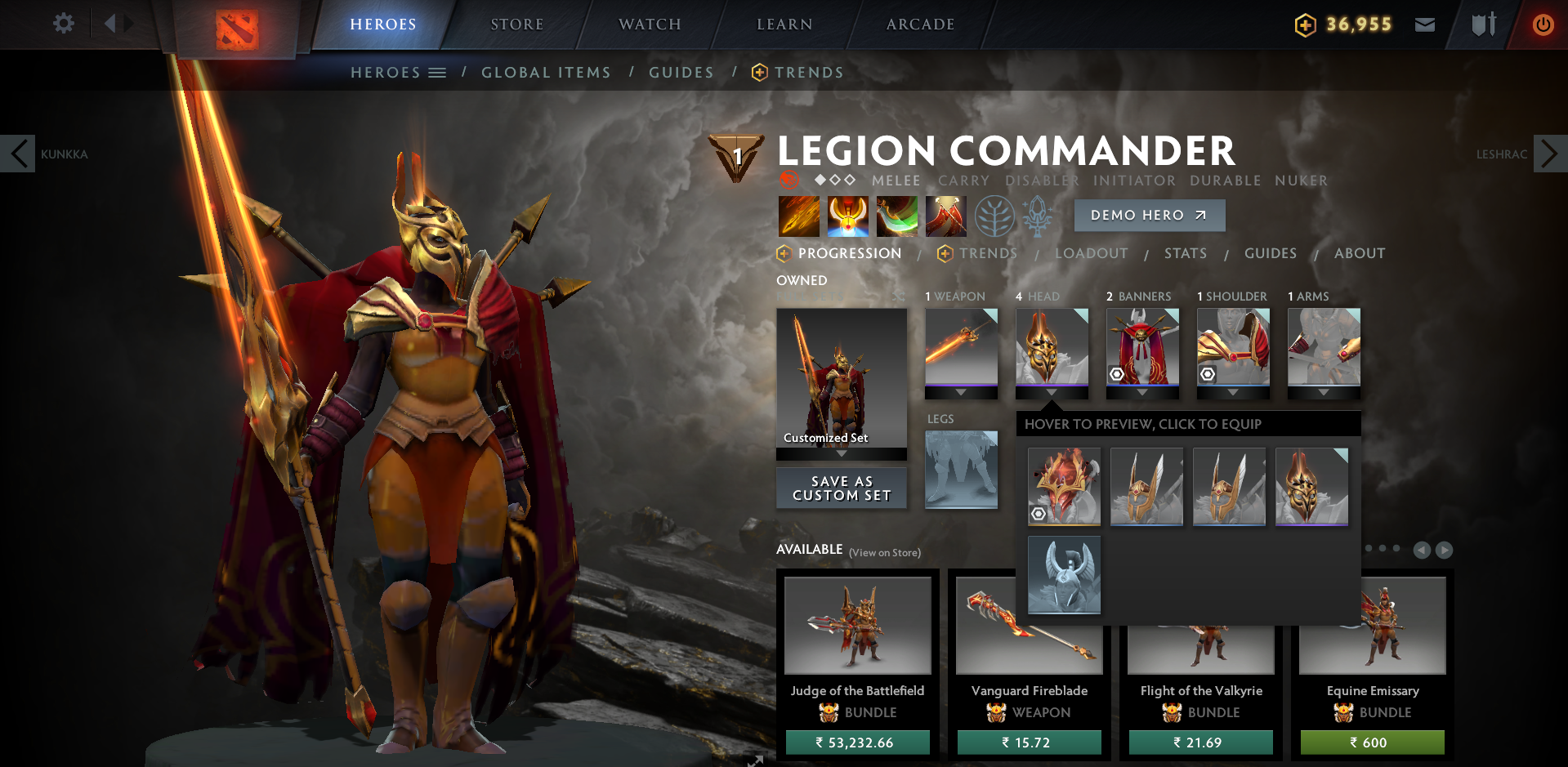The width and height of the screenshot is (1568, 767).
Task: Open the LOADOUT section tab
Action: (1092, 253)
